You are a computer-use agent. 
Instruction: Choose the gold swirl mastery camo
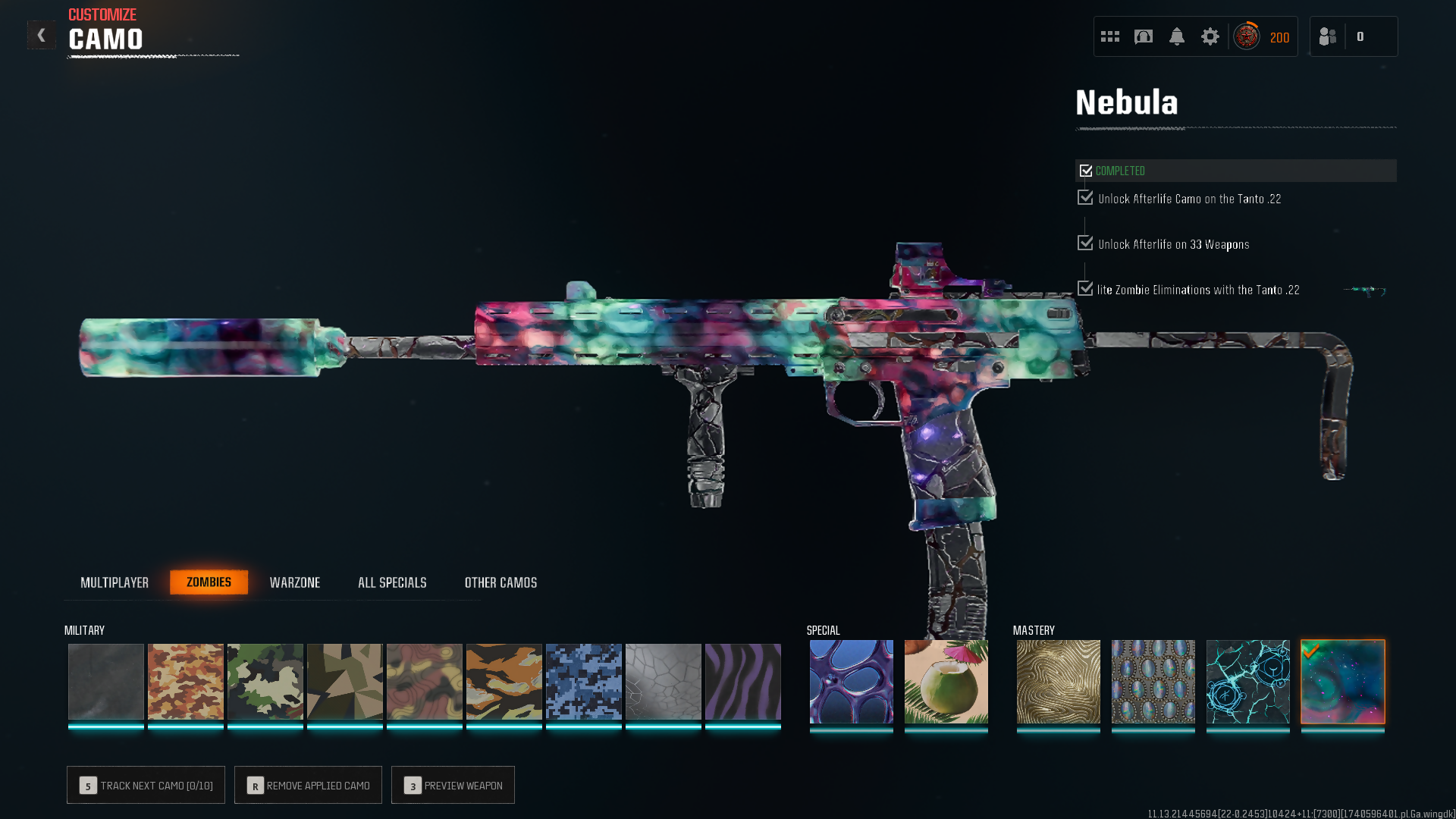click(1058, 681)
